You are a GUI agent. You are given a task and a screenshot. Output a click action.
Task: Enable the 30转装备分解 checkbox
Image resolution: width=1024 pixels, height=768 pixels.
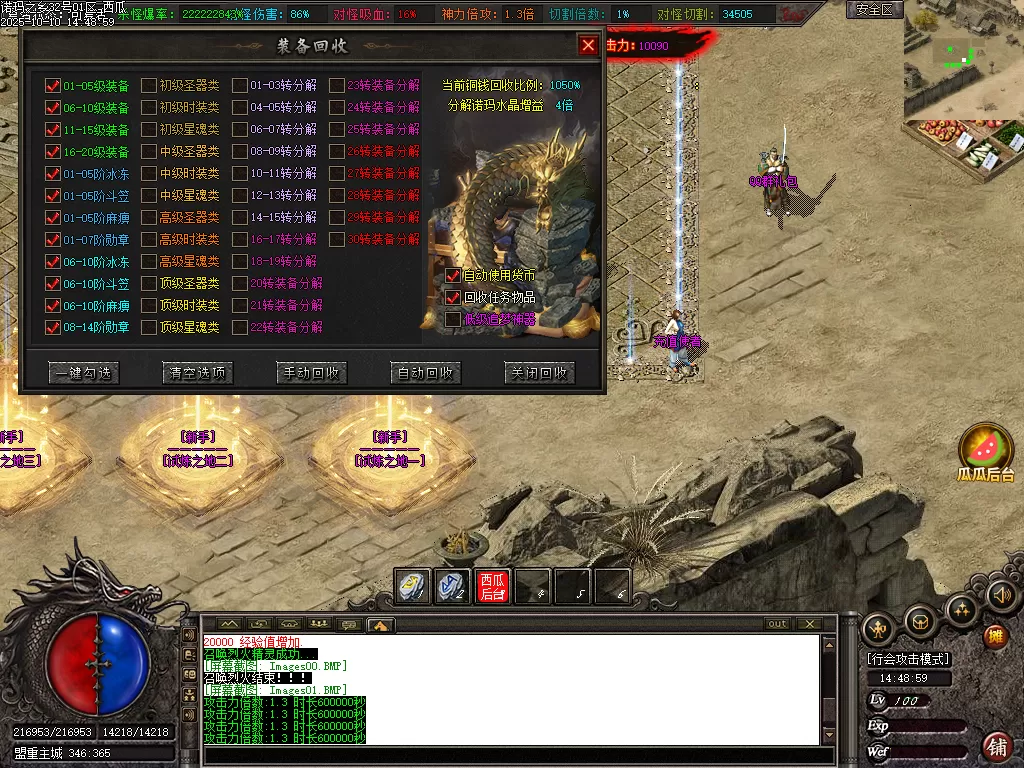[x=337, y=239]
